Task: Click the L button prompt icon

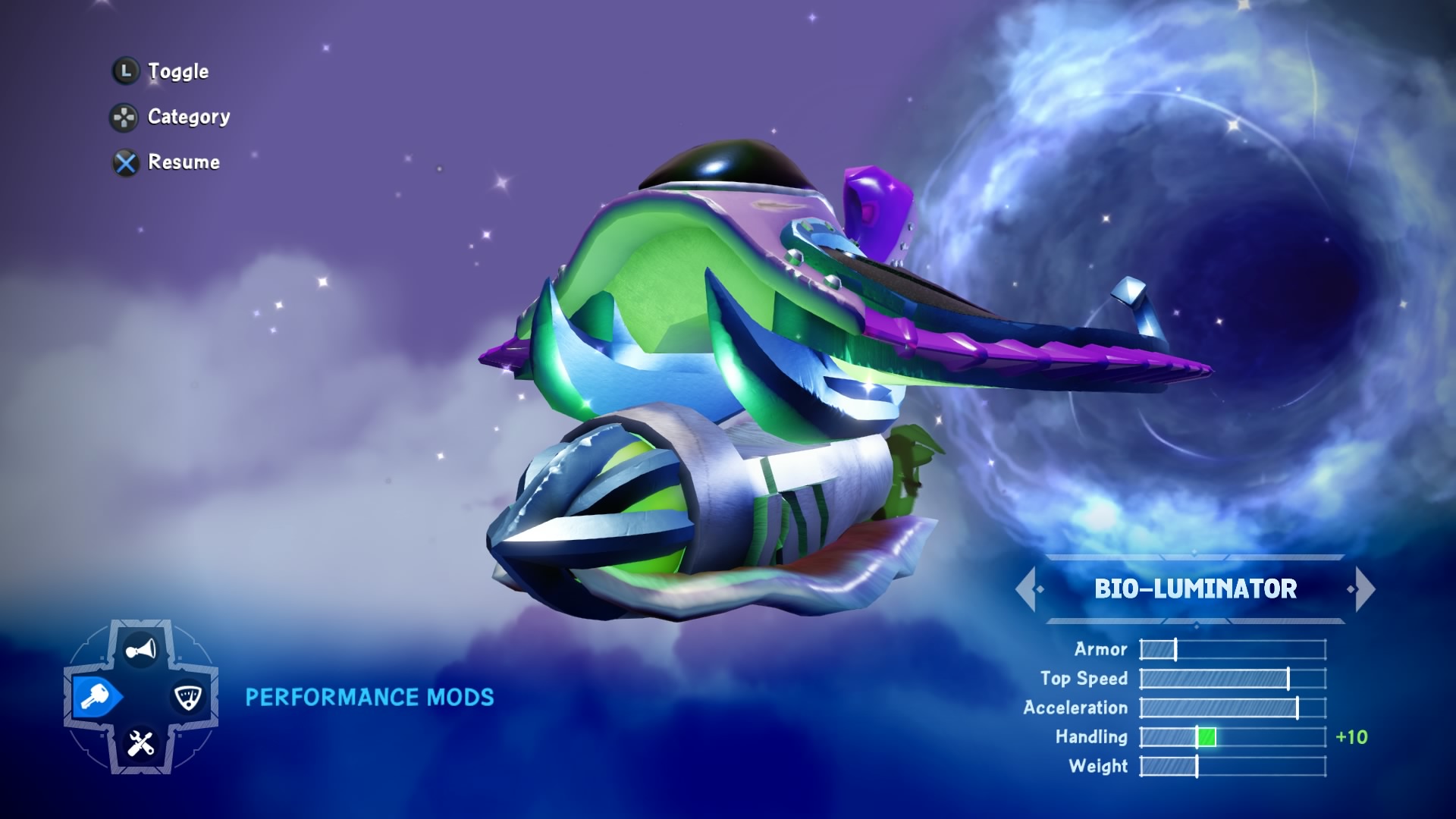Action: pyautogui.click(x=125, y=70)
